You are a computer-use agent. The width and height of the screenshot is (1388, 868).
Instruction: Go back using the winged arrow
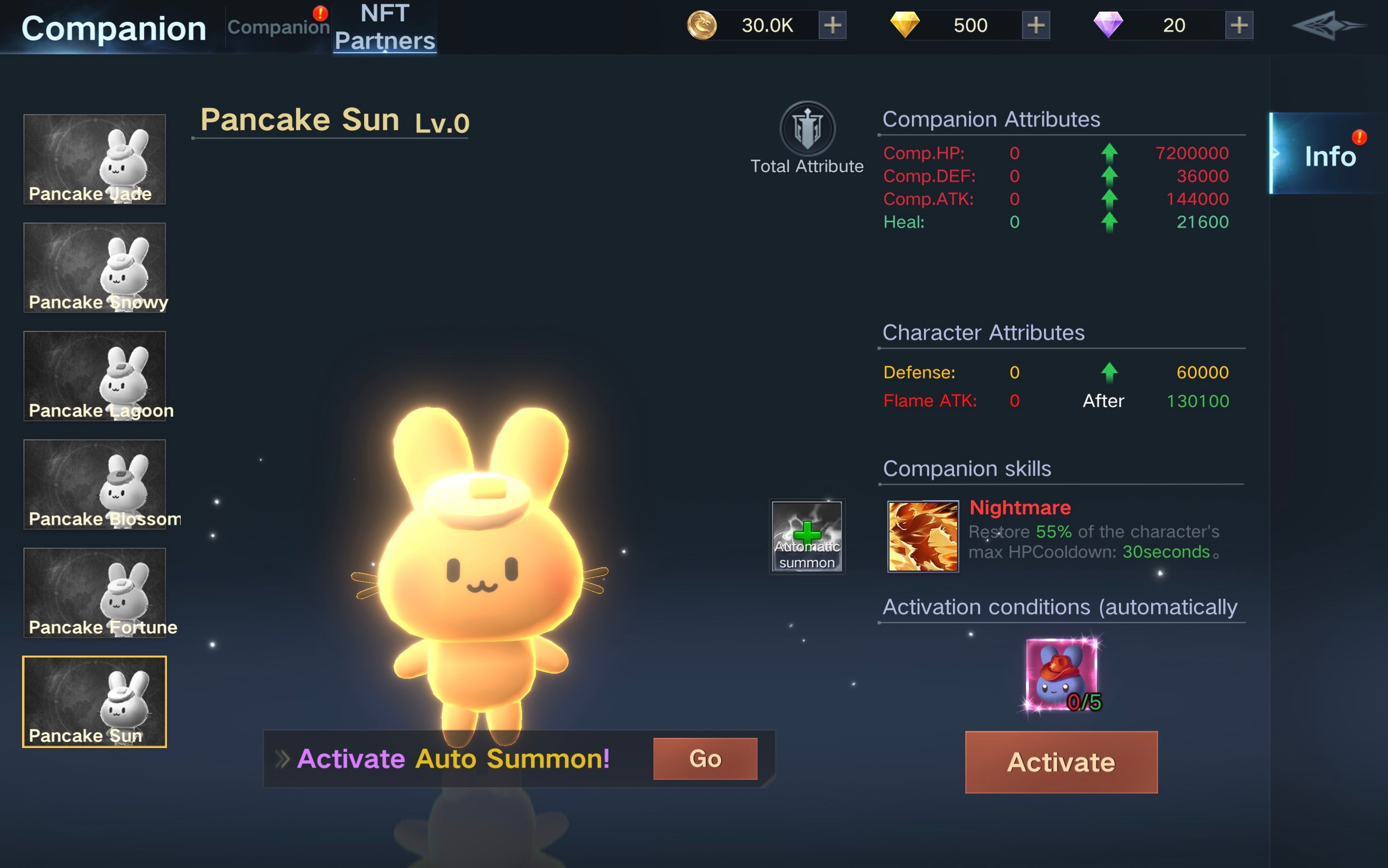coord(1328,26)
